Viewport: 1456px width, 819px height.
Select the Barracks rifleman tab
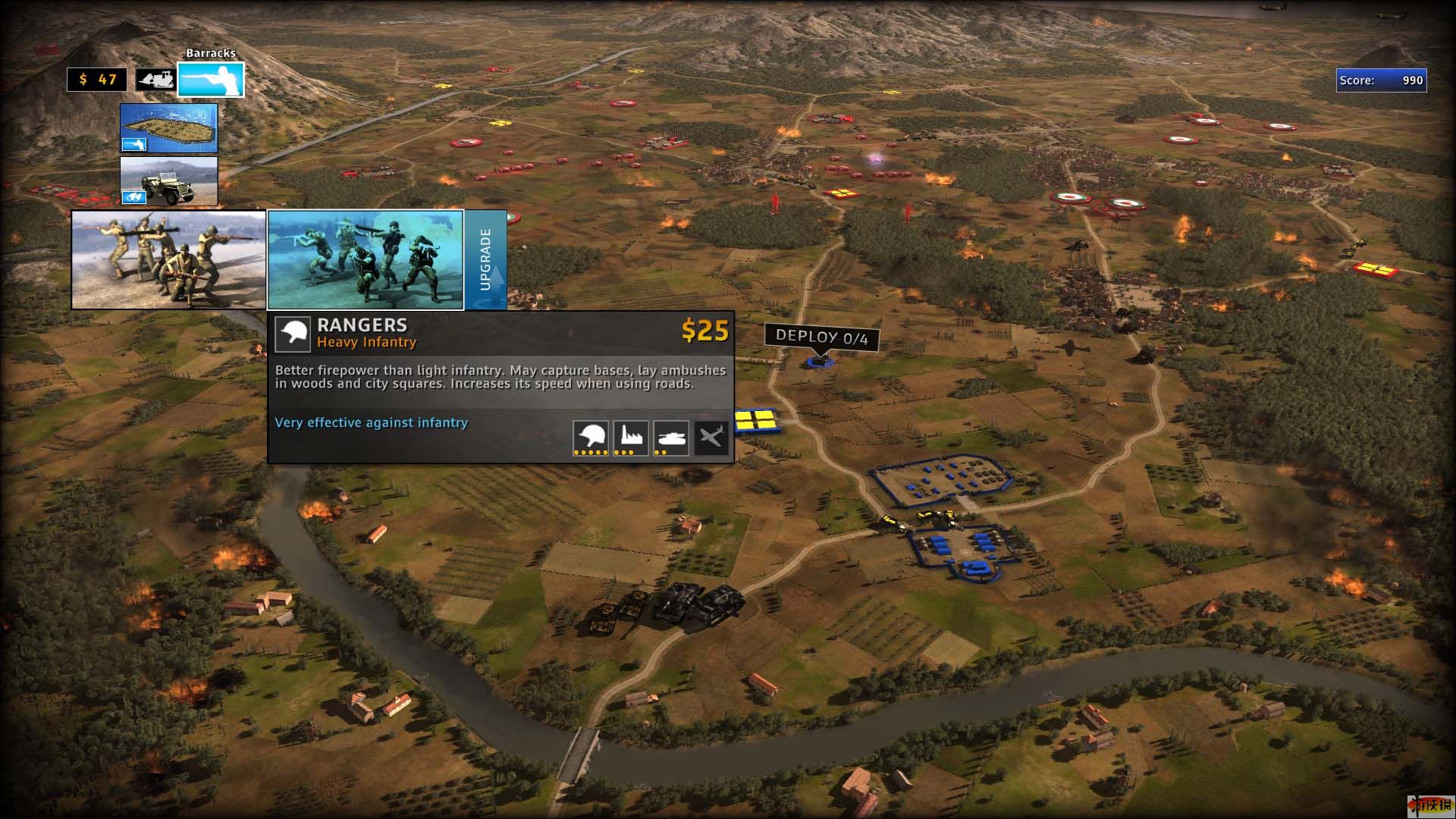pos(211,80)
